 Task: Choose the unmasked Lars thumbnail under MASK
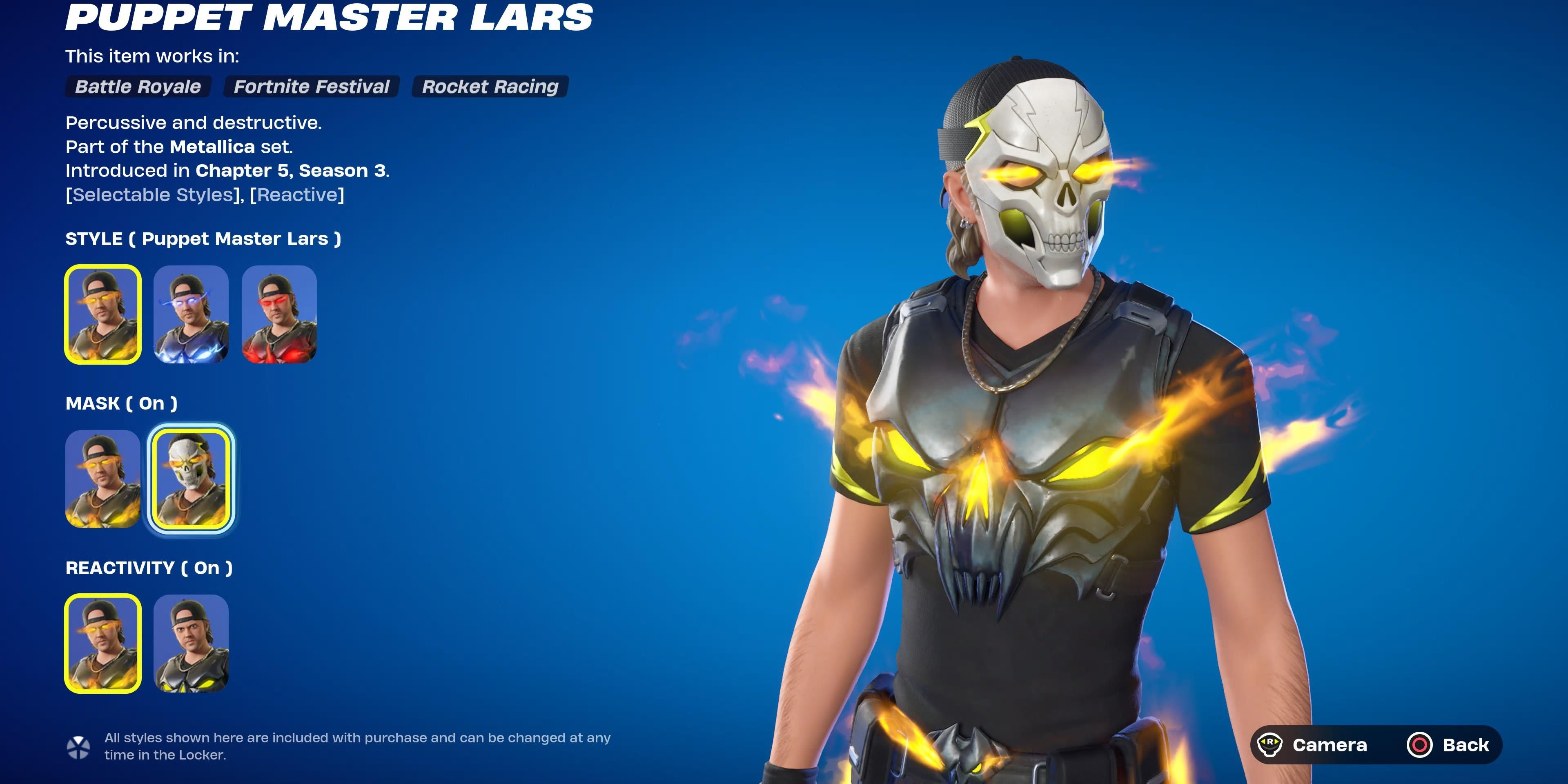coord(102,481)
